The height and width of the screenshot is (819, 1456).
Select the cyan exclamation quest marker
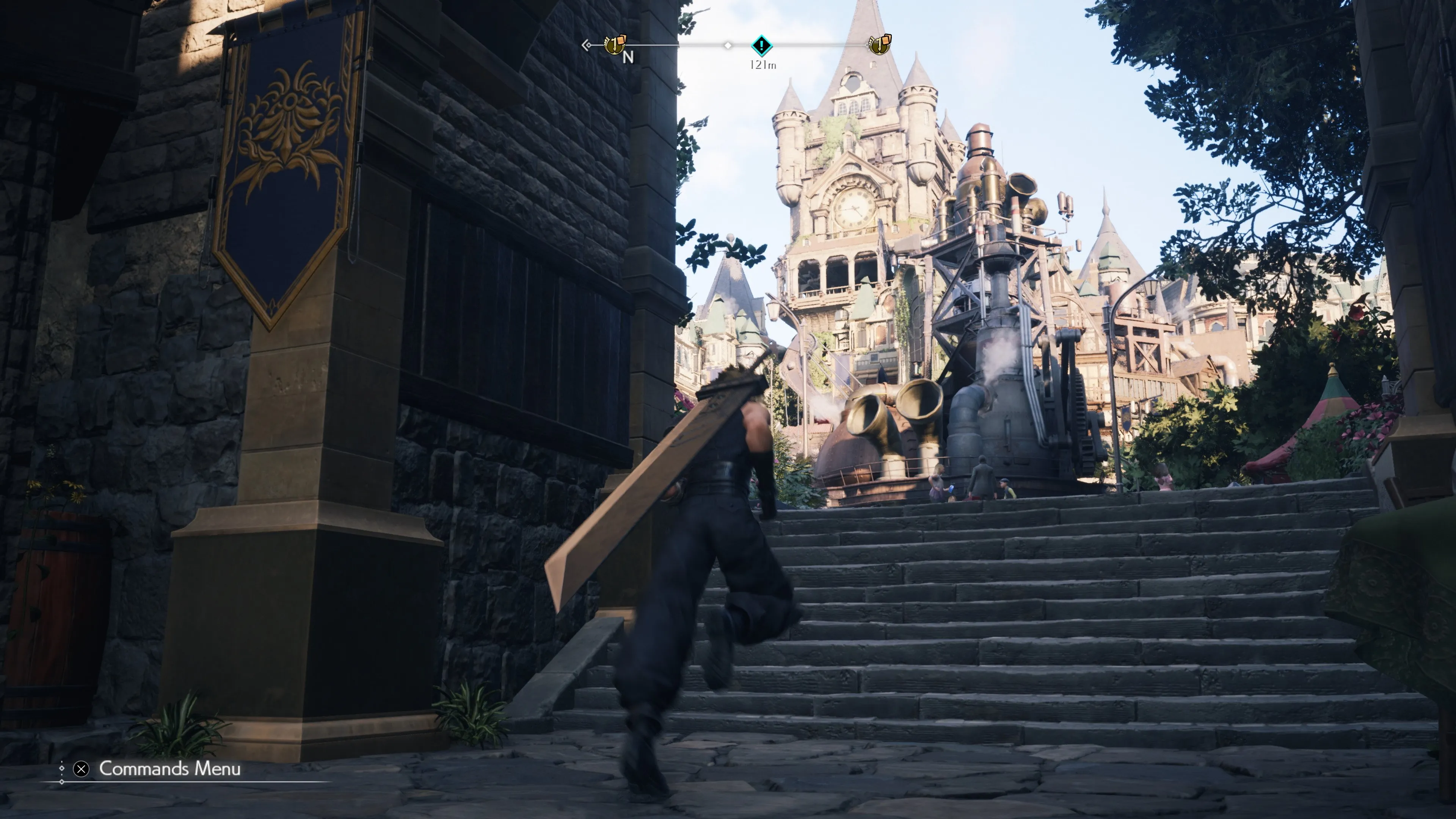tap(761, 45)
